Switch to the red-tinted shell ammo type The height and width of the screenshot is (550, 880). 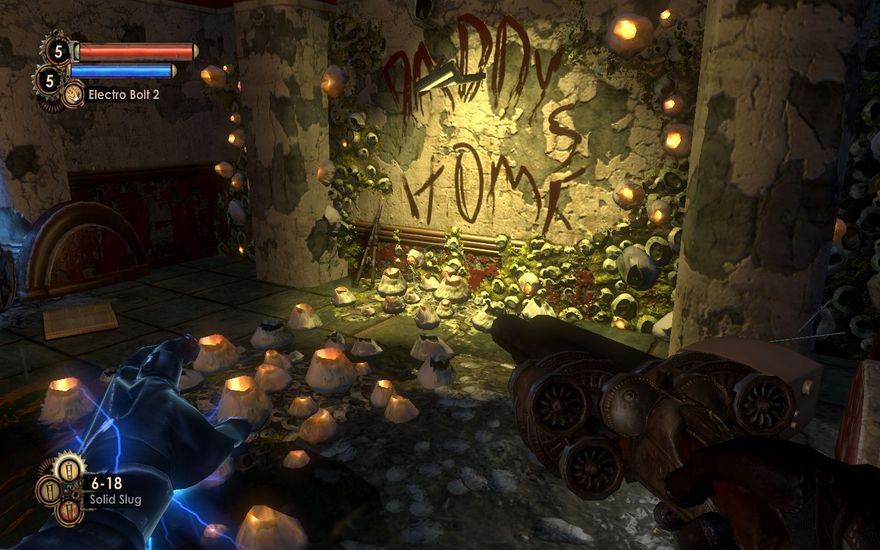[x=68, y=512]
